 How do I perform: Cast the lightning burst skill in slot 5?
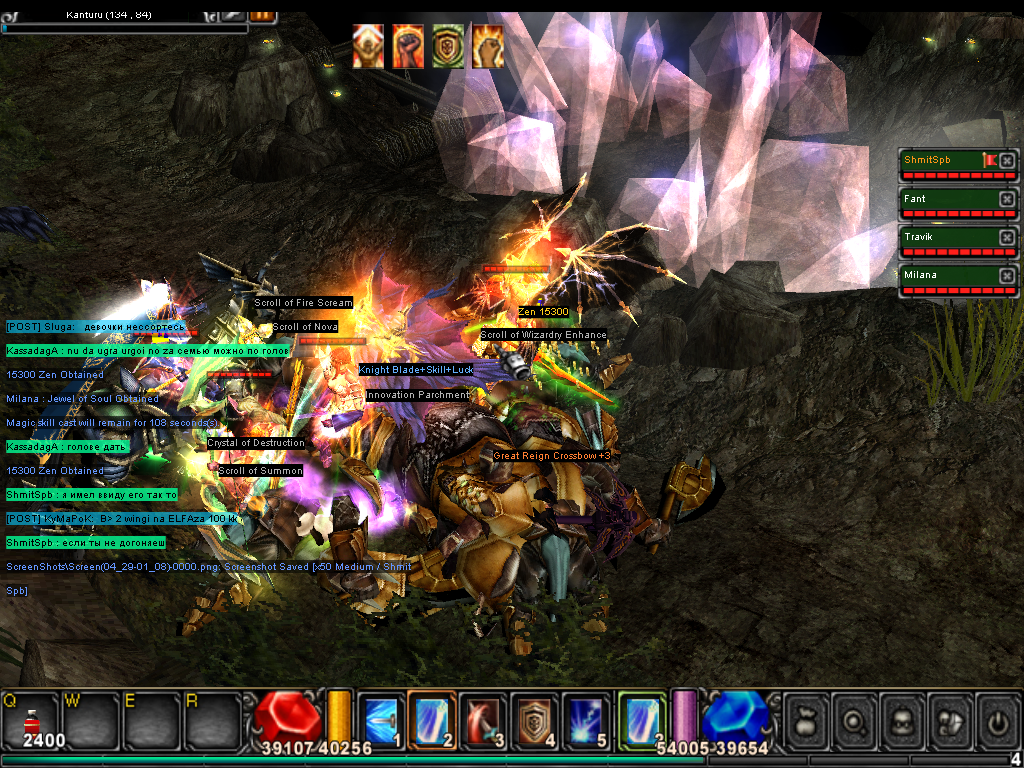(588, 719)
